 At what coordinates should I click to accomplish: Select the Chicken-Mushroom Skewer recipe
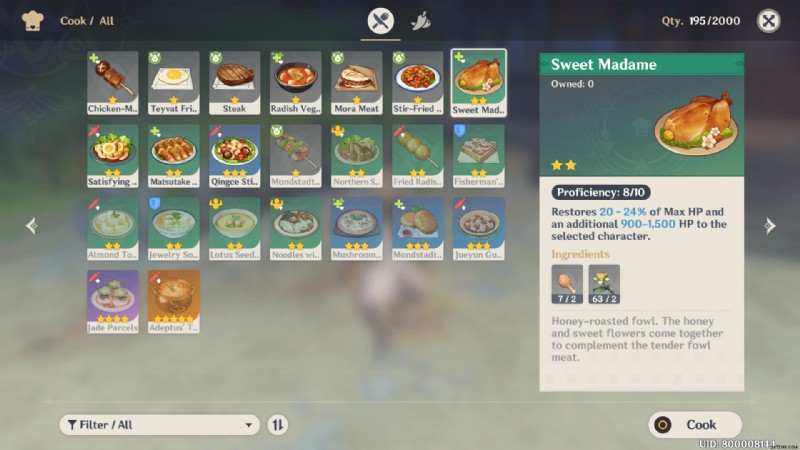tap(112, 83)
